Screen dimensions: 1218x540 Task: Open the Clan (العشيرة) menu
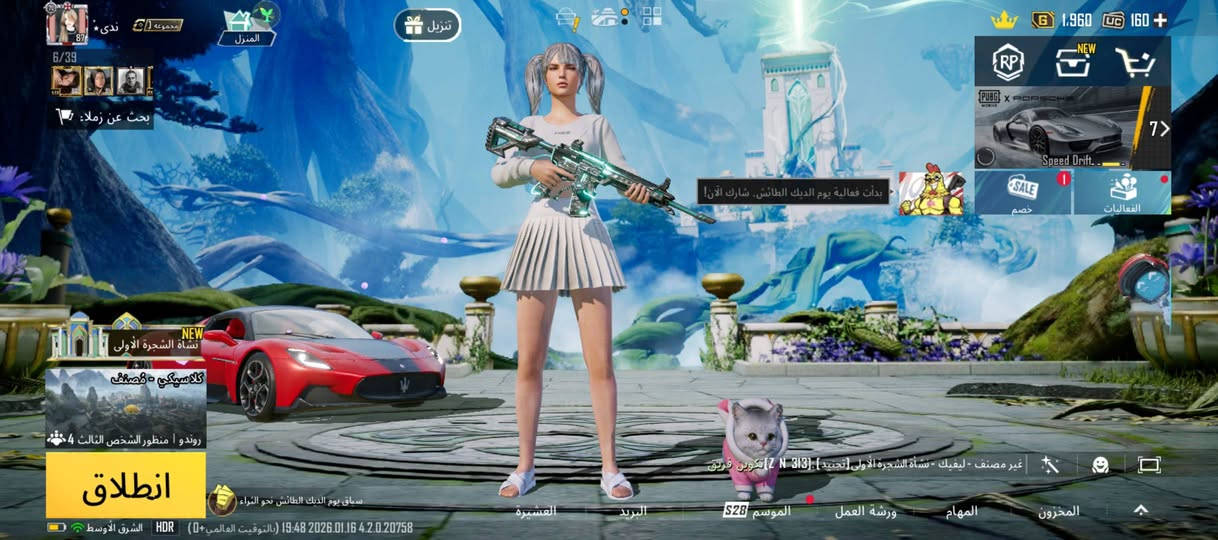[x=536, y=511]
